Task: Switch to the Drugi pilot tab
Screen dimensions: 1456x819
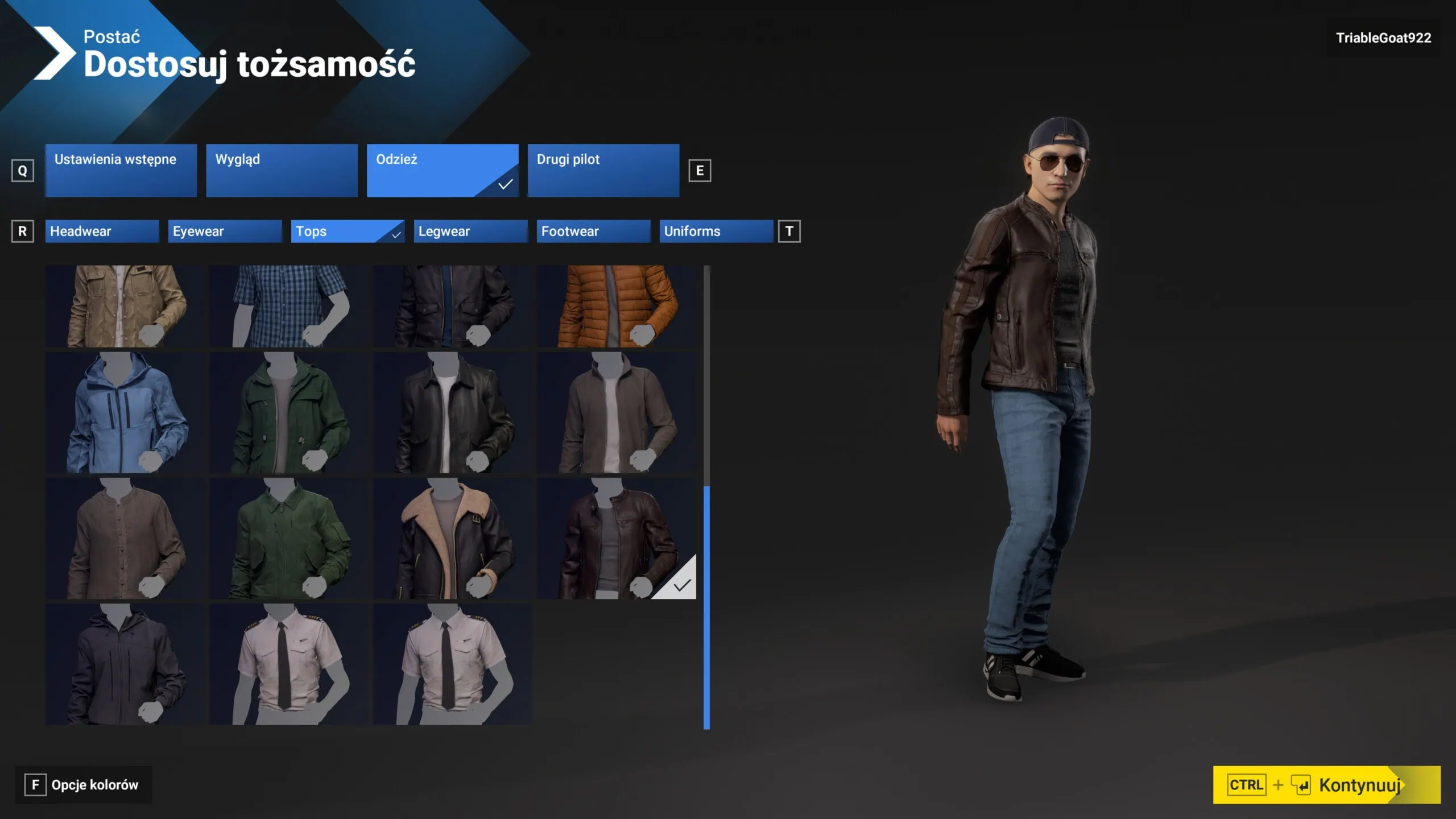Action: (603, 170)
